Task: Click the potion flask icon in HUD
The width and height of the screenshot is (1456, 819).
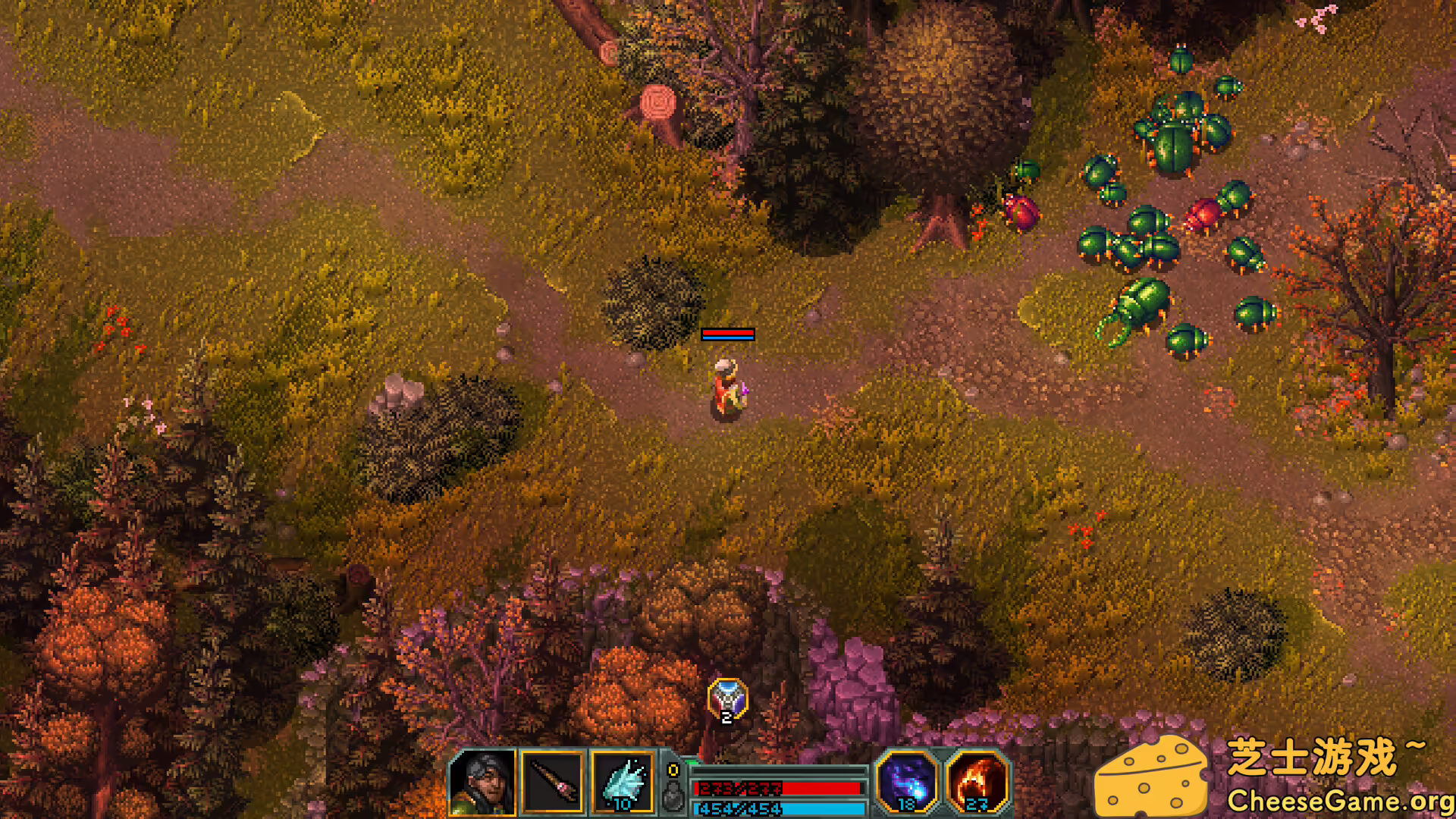Action: pyautogui.click(x=673, y=796)
